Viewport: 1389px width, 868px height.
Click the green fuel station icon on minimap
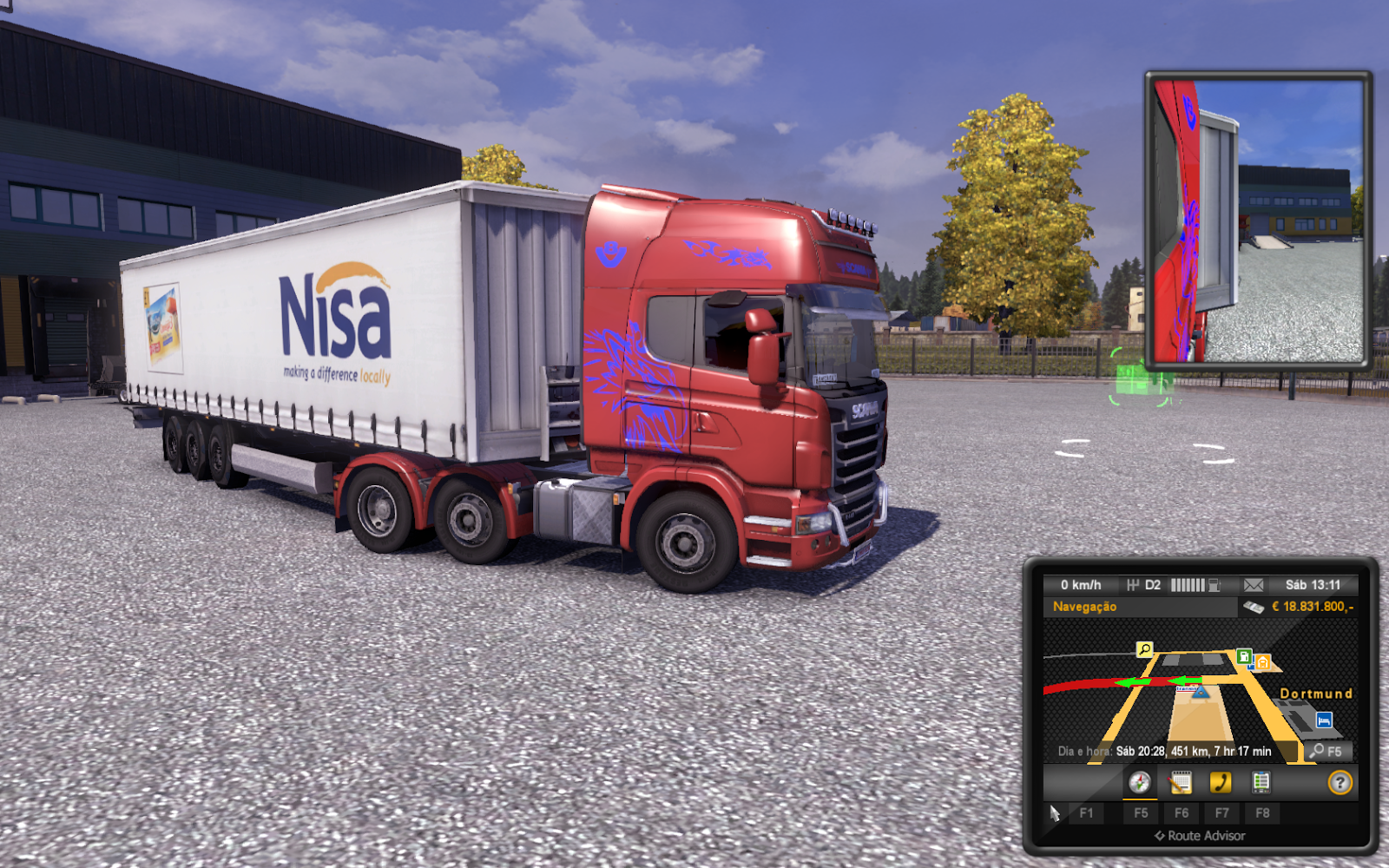tap(1245, 657)
